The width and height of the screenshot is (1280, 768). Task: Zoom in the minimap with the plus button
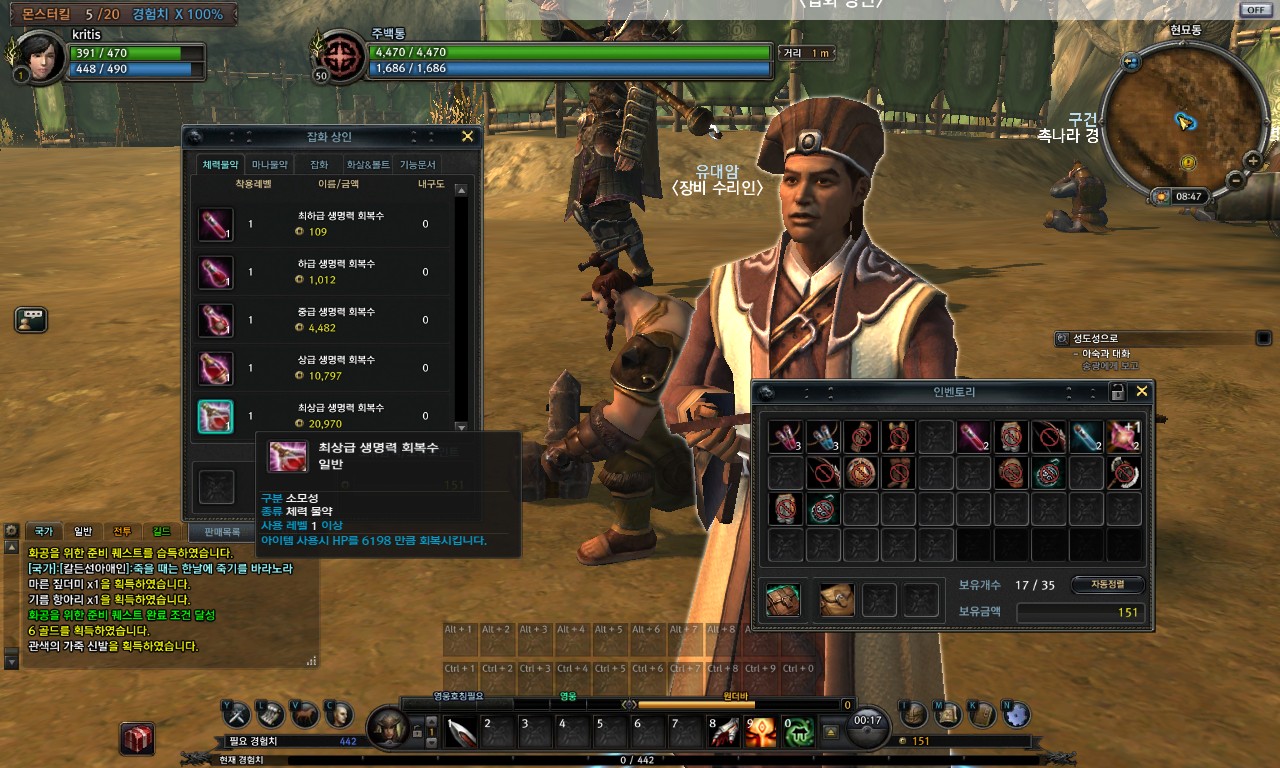[1252, 160]
